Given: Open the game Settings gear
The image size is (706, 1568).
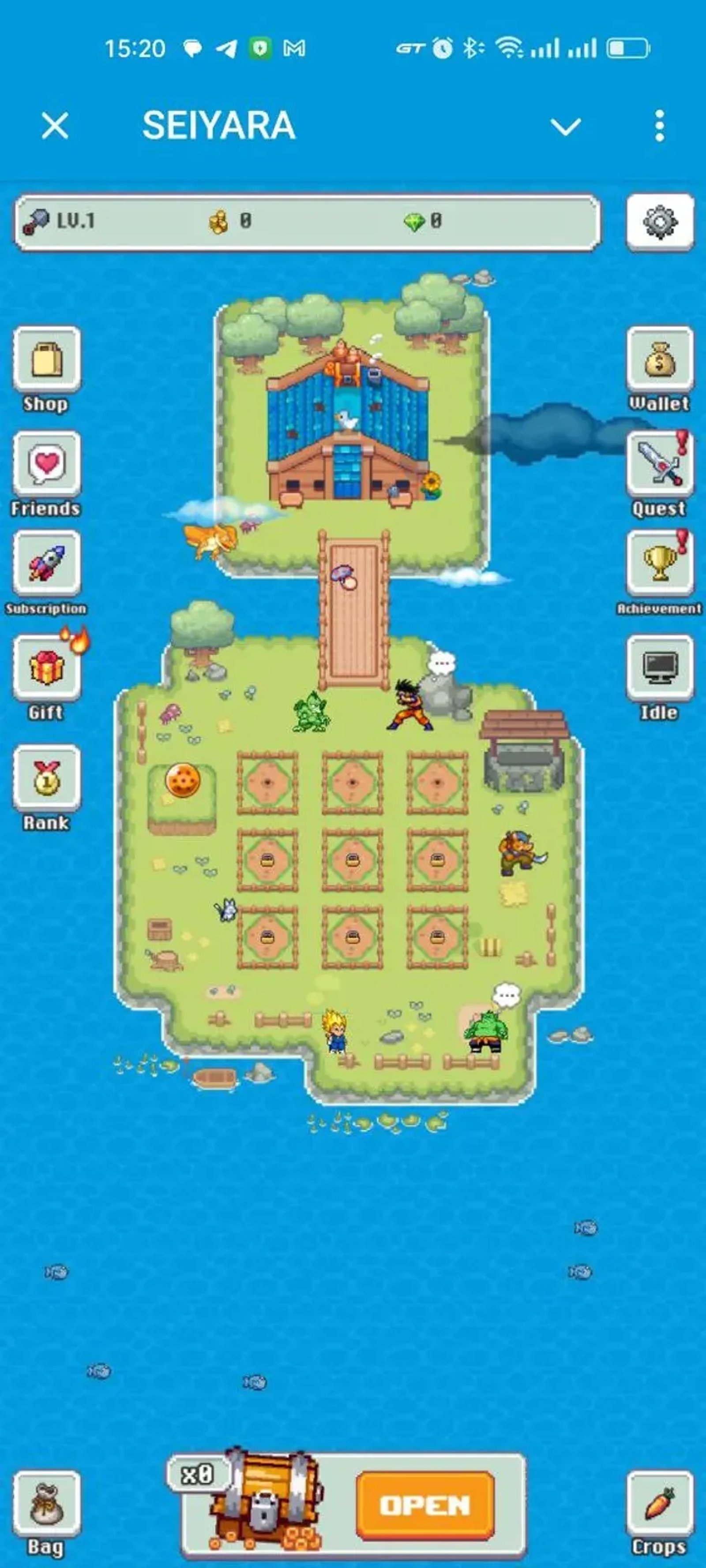Looking at the screenshot, I should click(660, 222).
